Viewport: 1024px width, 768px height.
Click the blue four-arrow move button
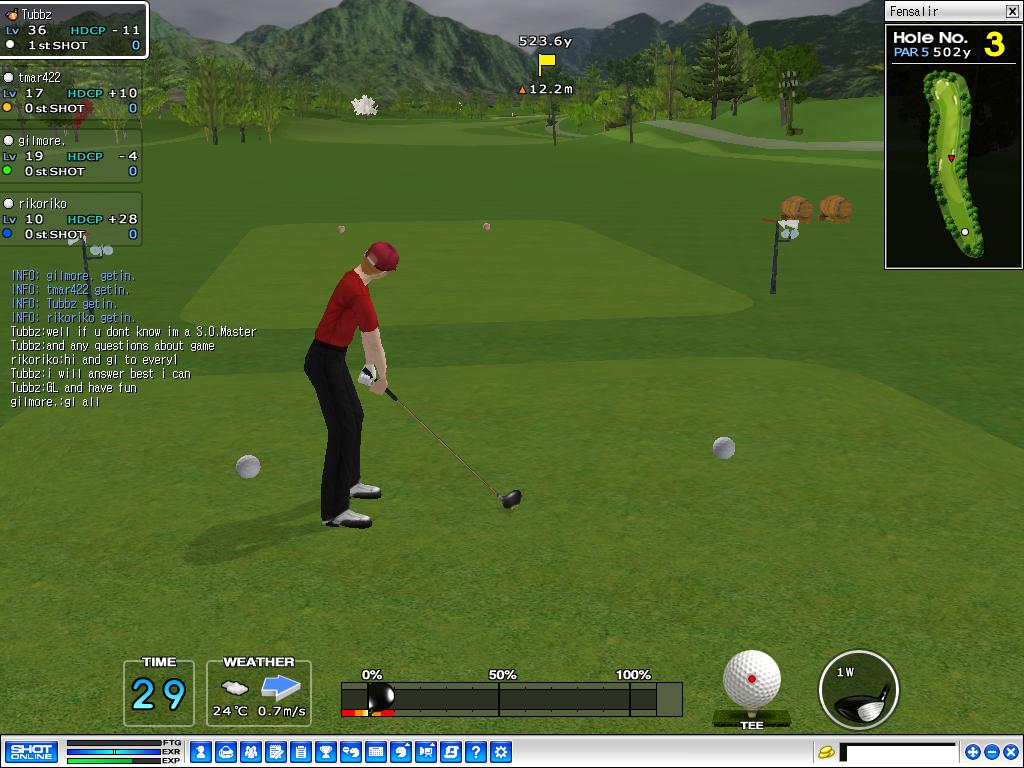point(972,752)
